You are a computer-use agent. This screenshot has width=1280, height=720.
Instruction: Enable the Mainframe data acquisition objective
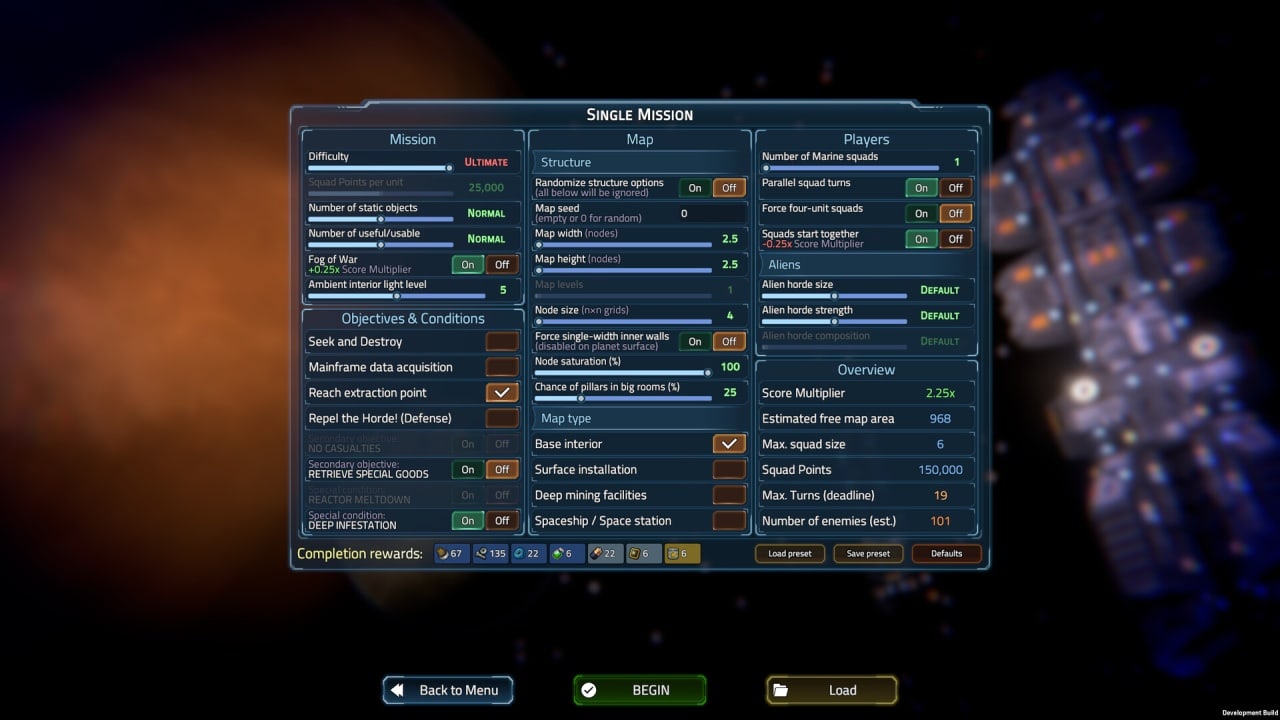[502, 367]
